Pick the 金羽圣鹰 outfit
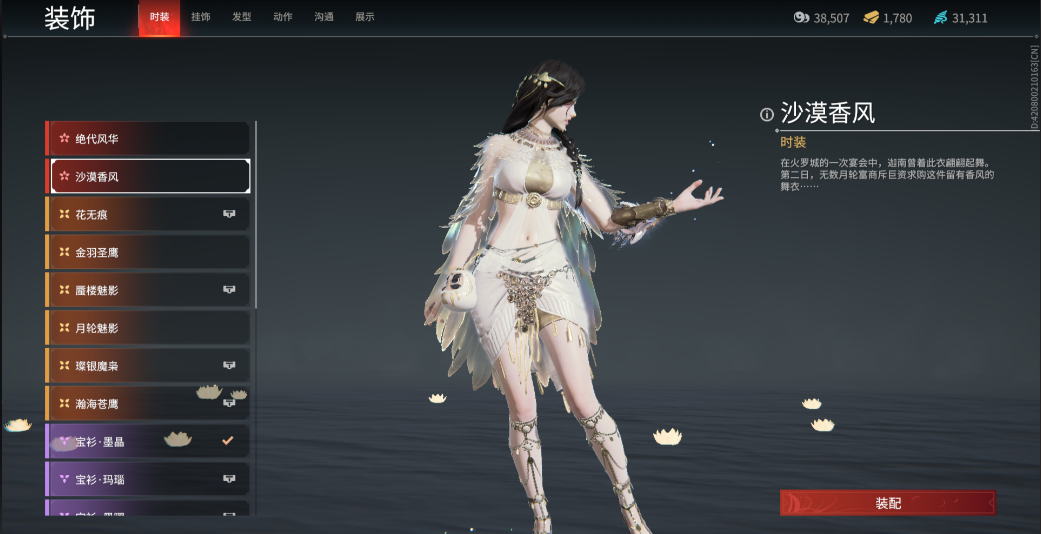 pyautogui.click(x=148, y=252)
